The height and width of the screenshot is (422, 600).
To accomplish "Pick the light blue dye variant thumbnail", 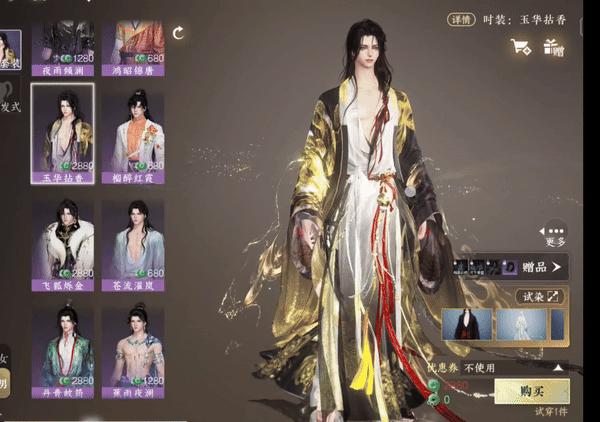I will point(523,324).
